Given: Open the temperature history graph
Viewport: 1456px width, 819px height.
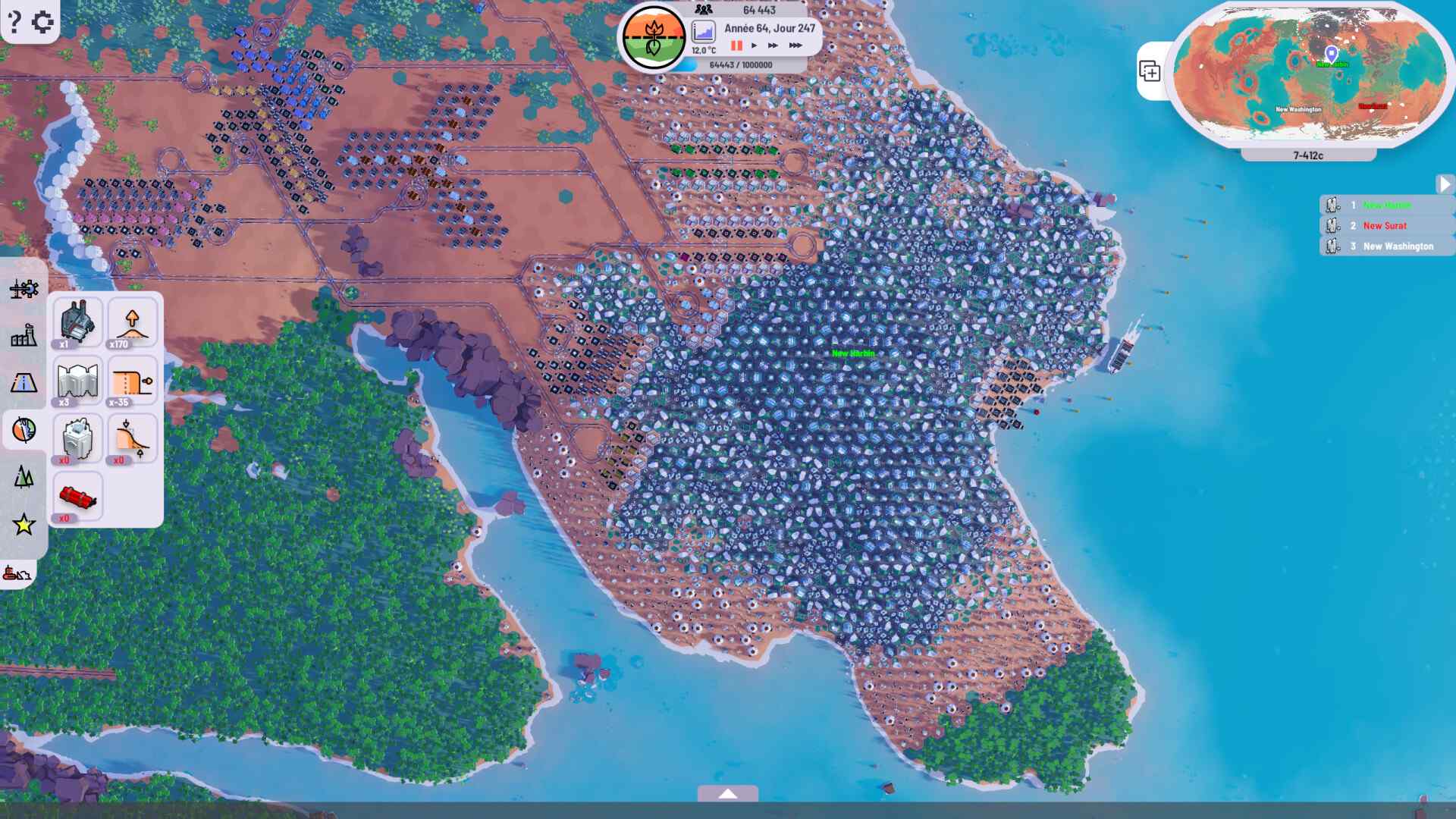Looking at the screenshot, I should tap(705, 30).
